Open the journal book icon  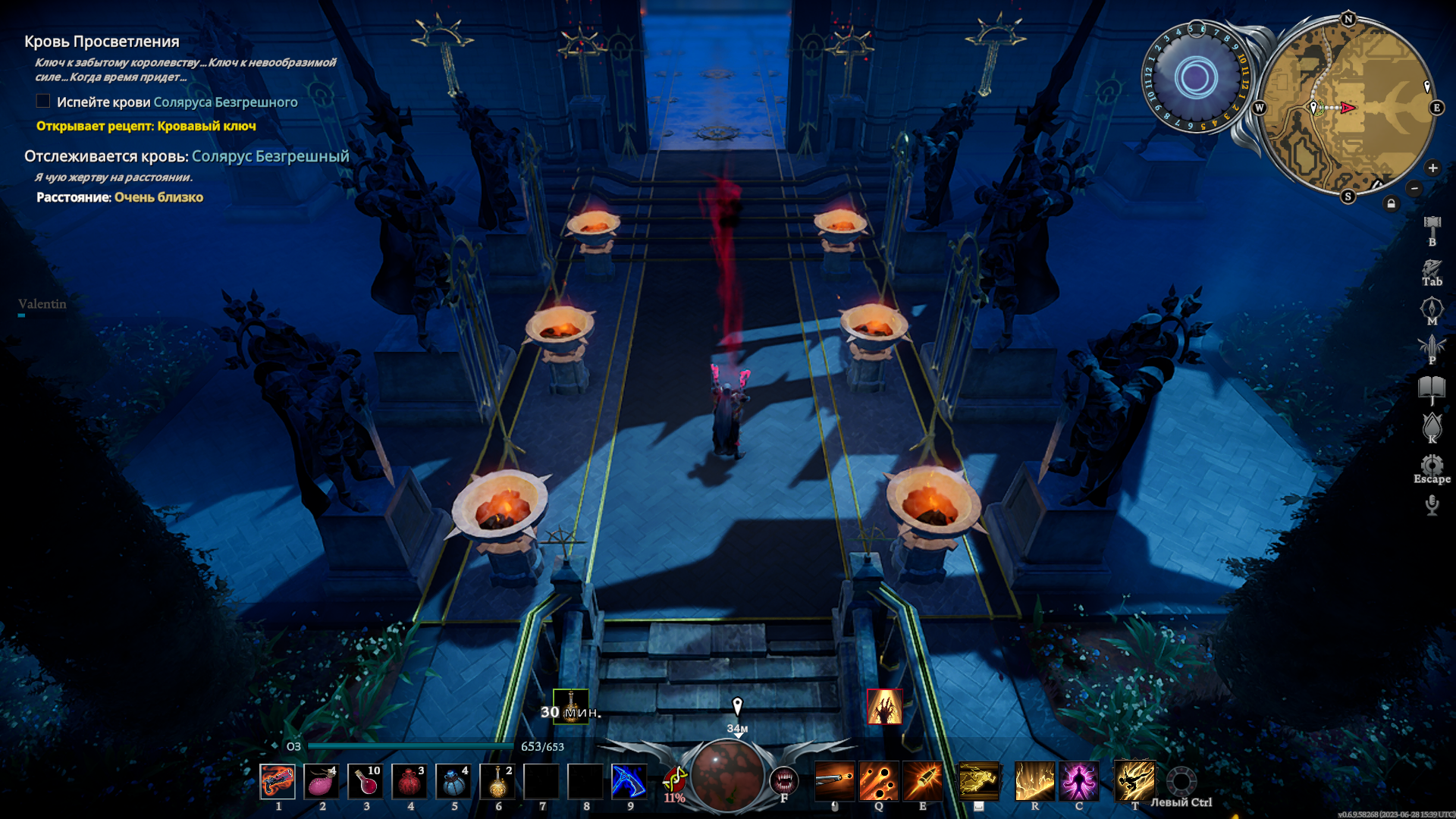[x=1432, y=388]
